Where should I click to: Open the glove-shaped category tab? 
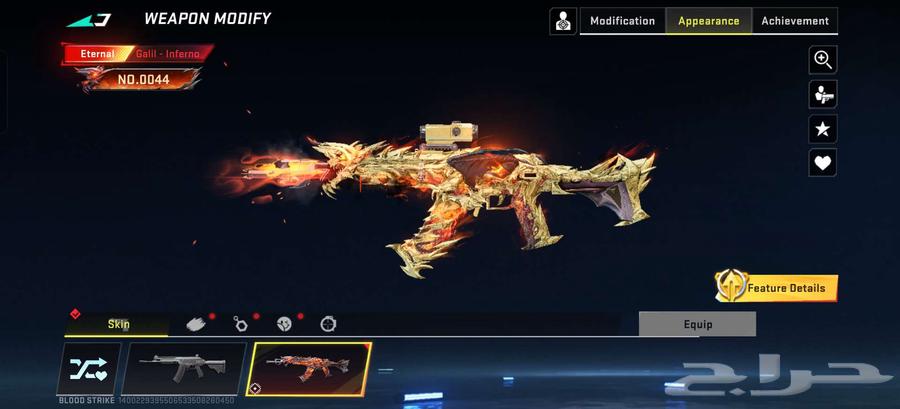(198, 324)
